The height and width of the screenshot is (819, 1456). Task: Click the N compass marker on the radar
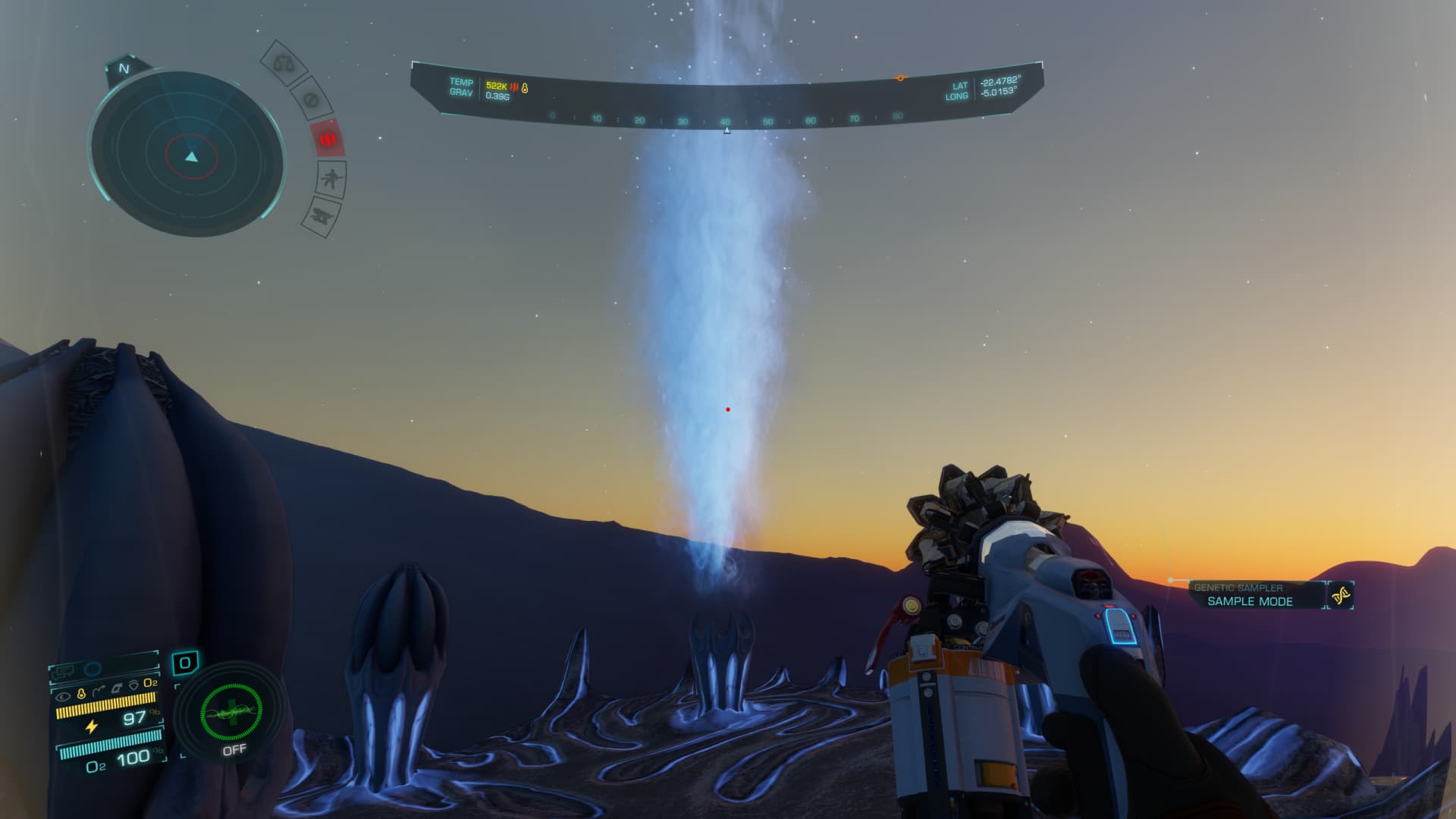124,68
